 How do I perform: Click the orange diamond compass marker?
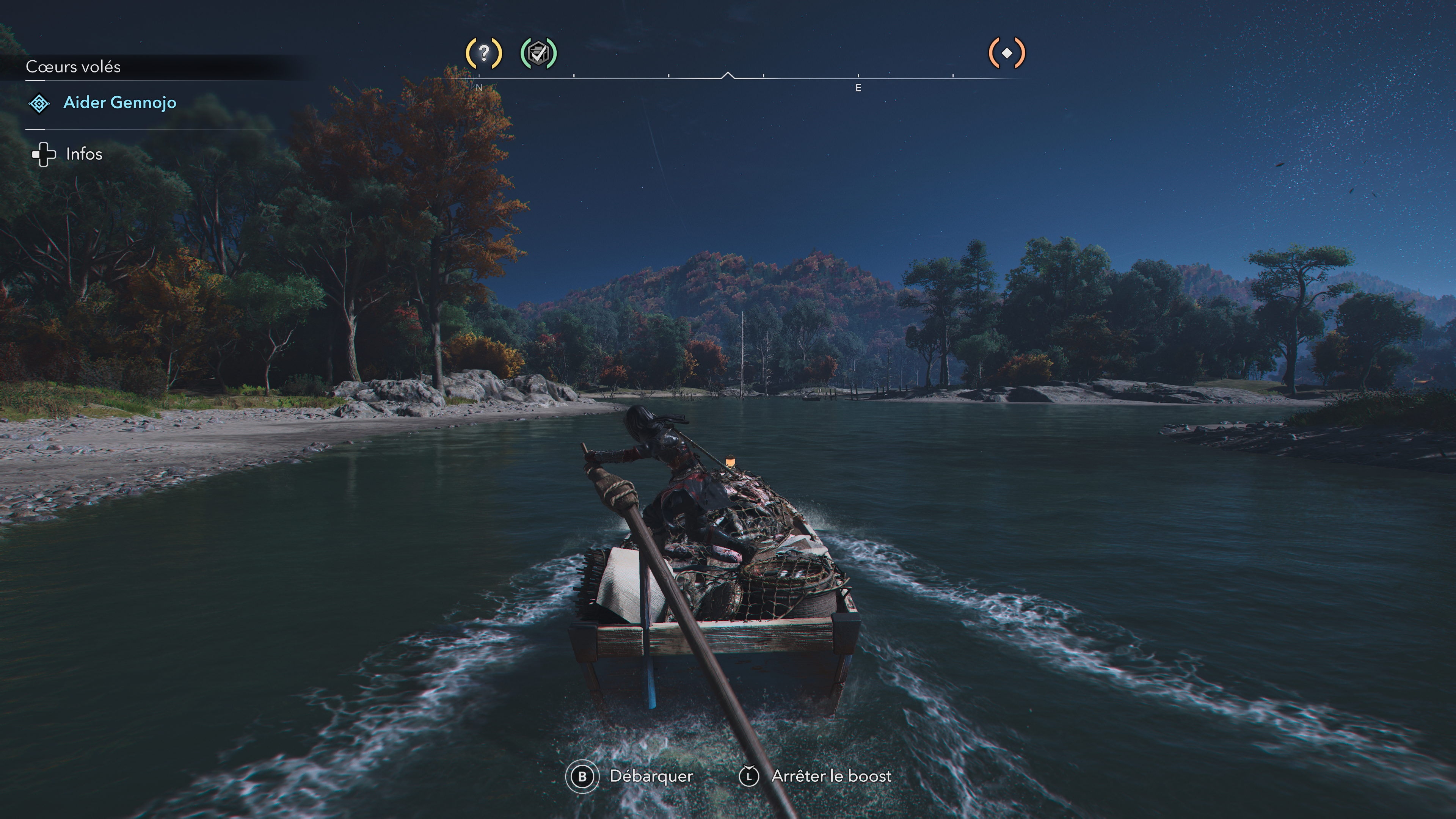tap(1007, 54)
